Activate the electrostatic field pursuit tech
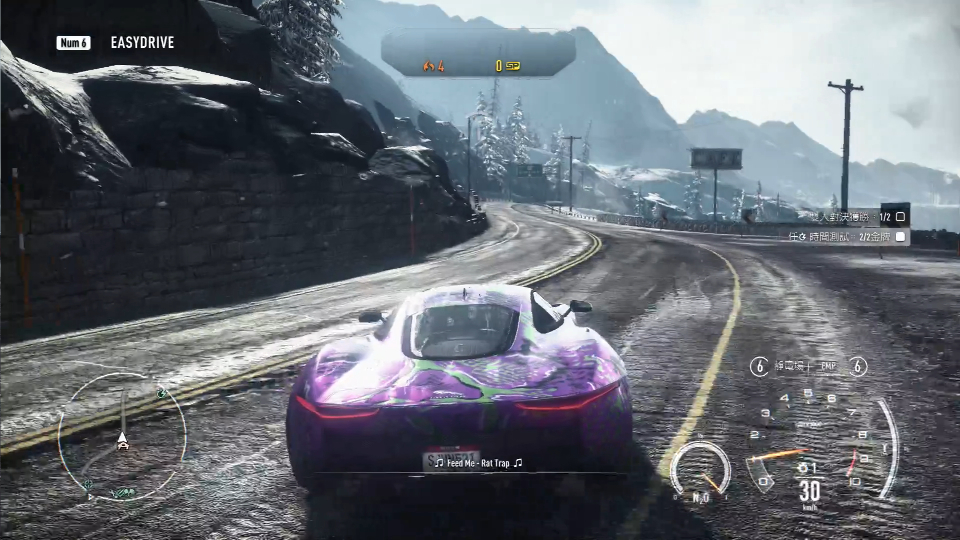Screen dimensions: 960x540 tap(782, 367)
